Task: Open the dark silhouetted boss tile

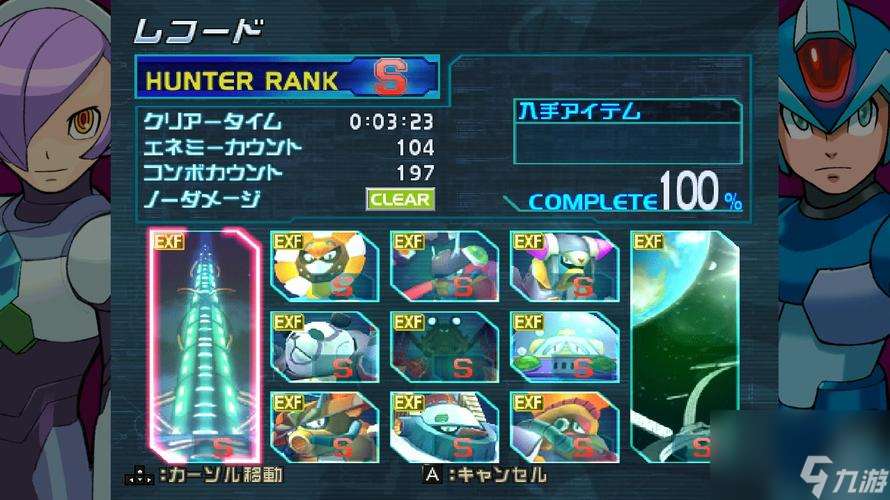Action: 445,347
